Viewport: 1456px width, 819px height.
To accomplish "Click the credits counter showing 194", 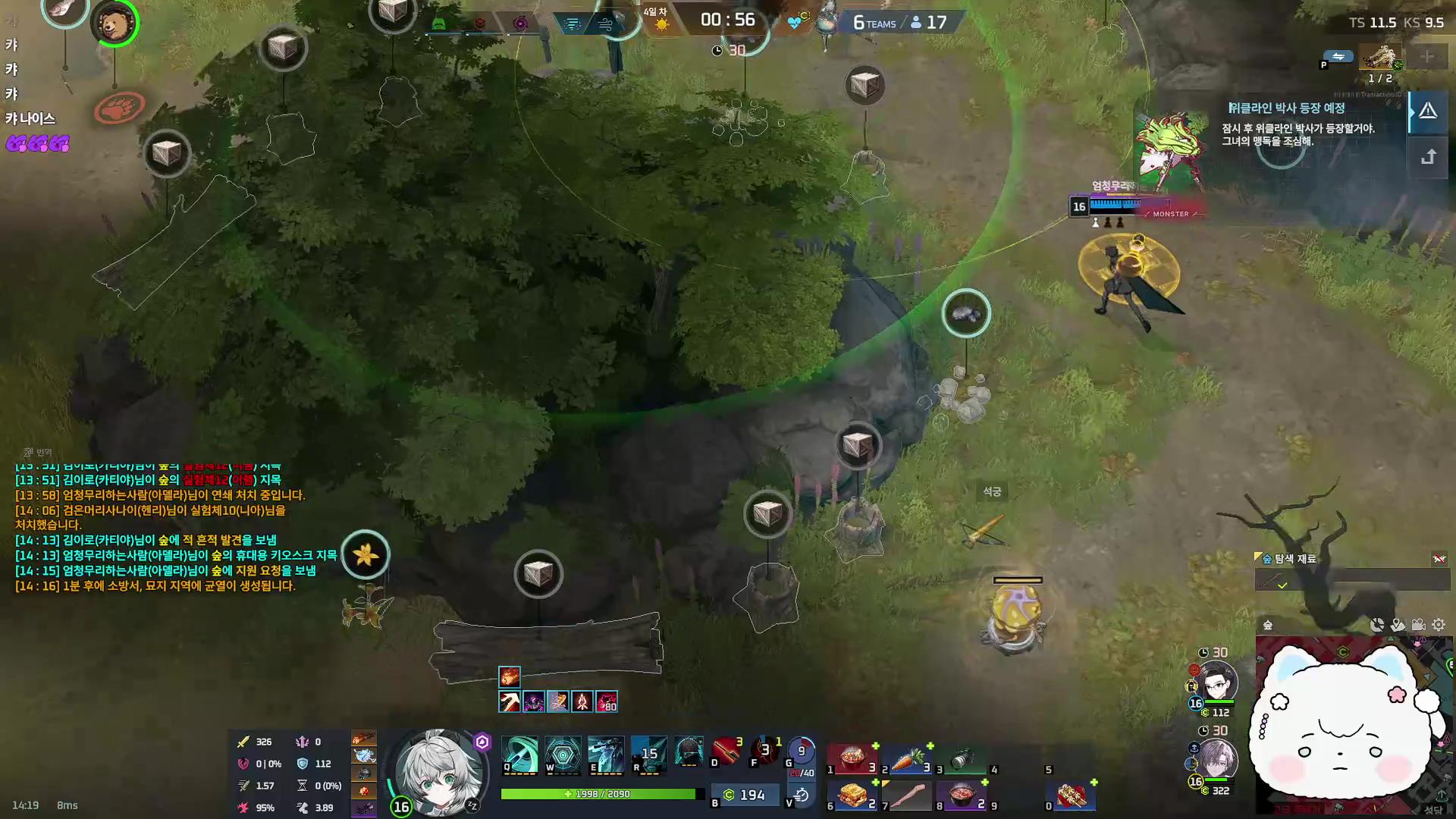I will [x=744, y=795].
